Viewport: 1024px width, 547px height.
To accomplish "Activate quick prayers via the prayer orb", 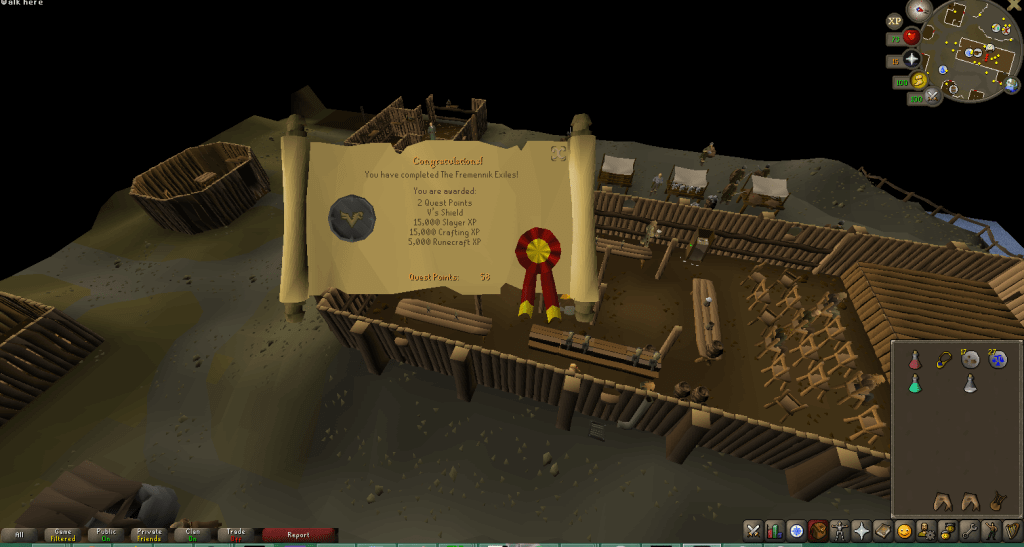I will 911,59.
